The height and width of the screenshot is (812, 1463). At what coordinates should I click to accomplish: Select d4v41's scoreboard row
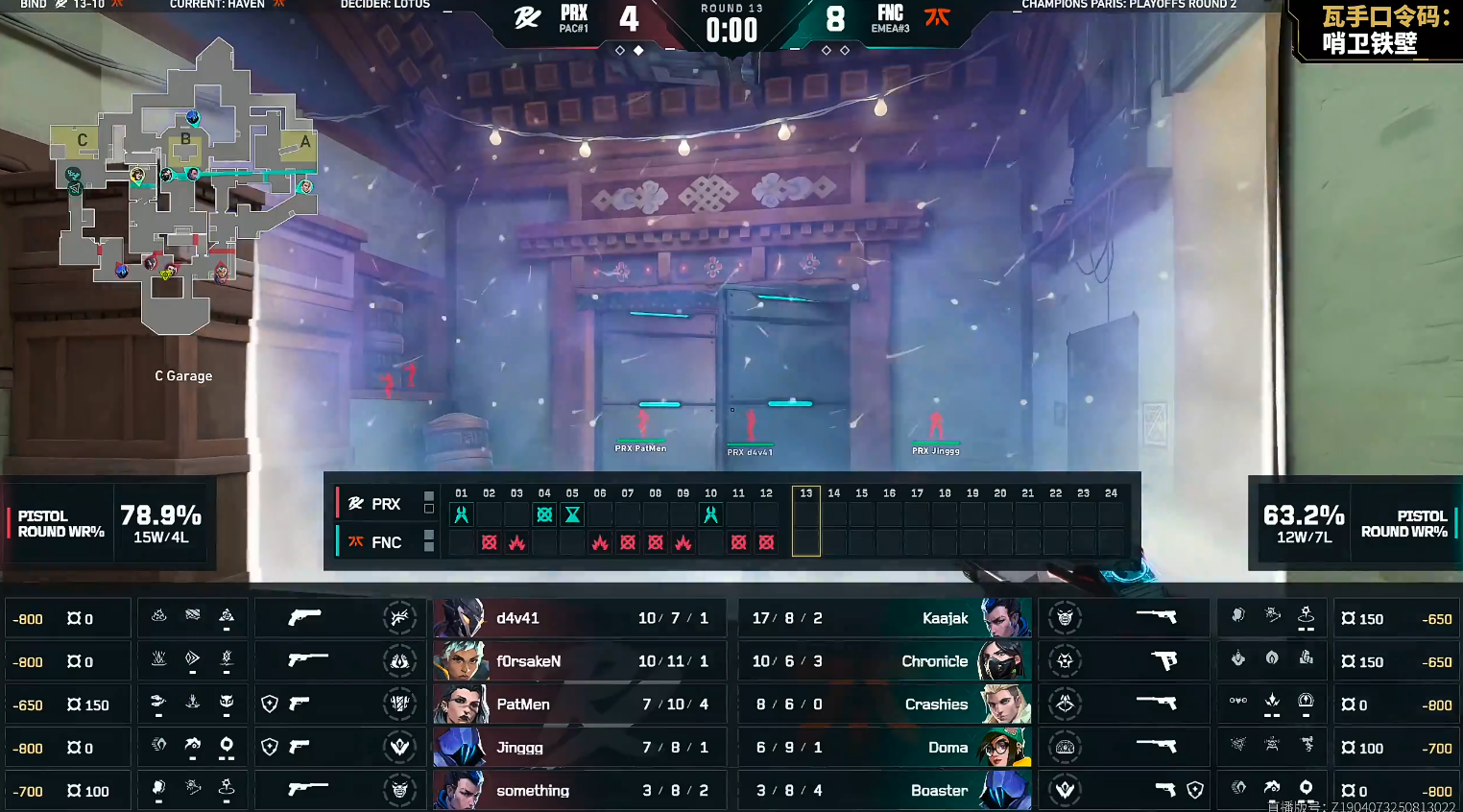point(574,618)
